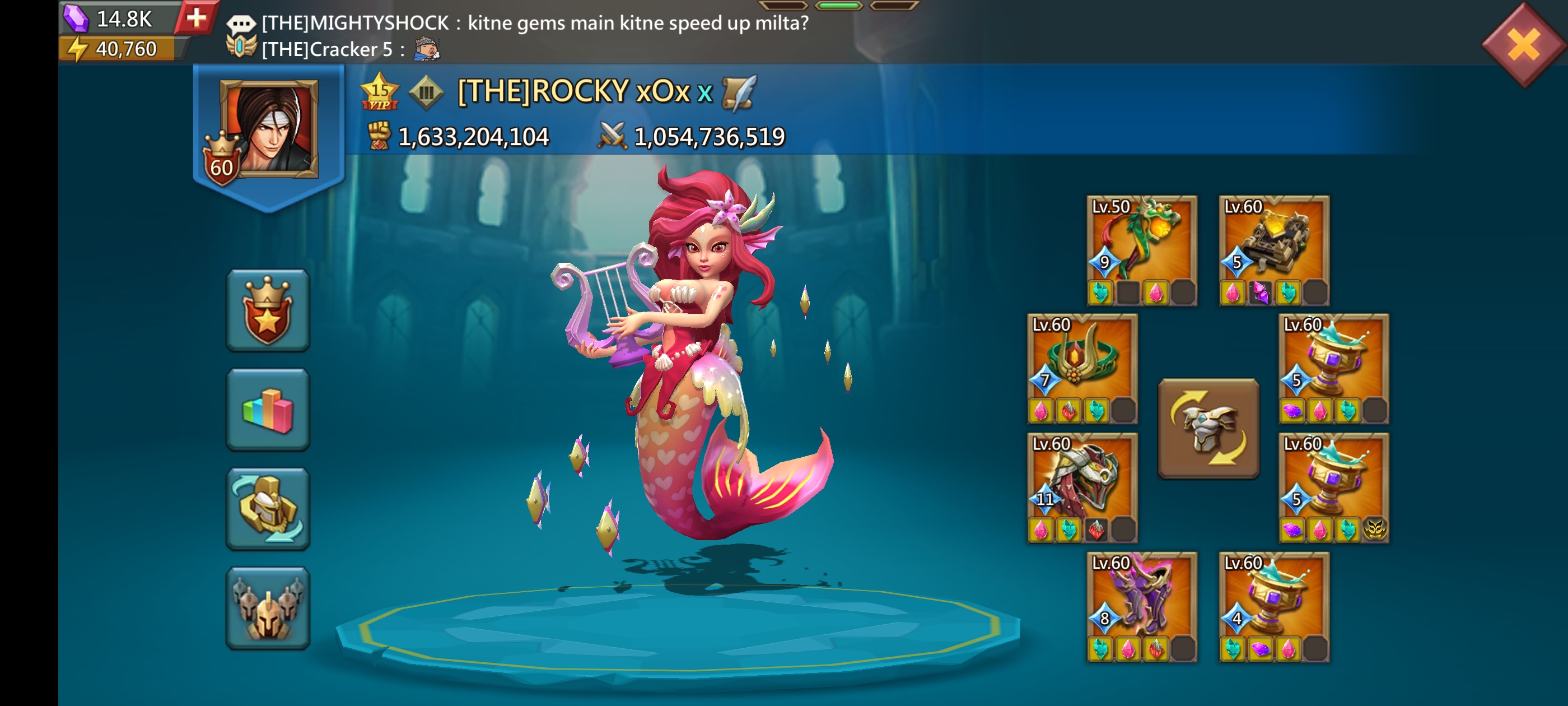Swap equipment sets with the armor button
This screenshot has height=706, width=1568.
click(x=1208, y=428)
